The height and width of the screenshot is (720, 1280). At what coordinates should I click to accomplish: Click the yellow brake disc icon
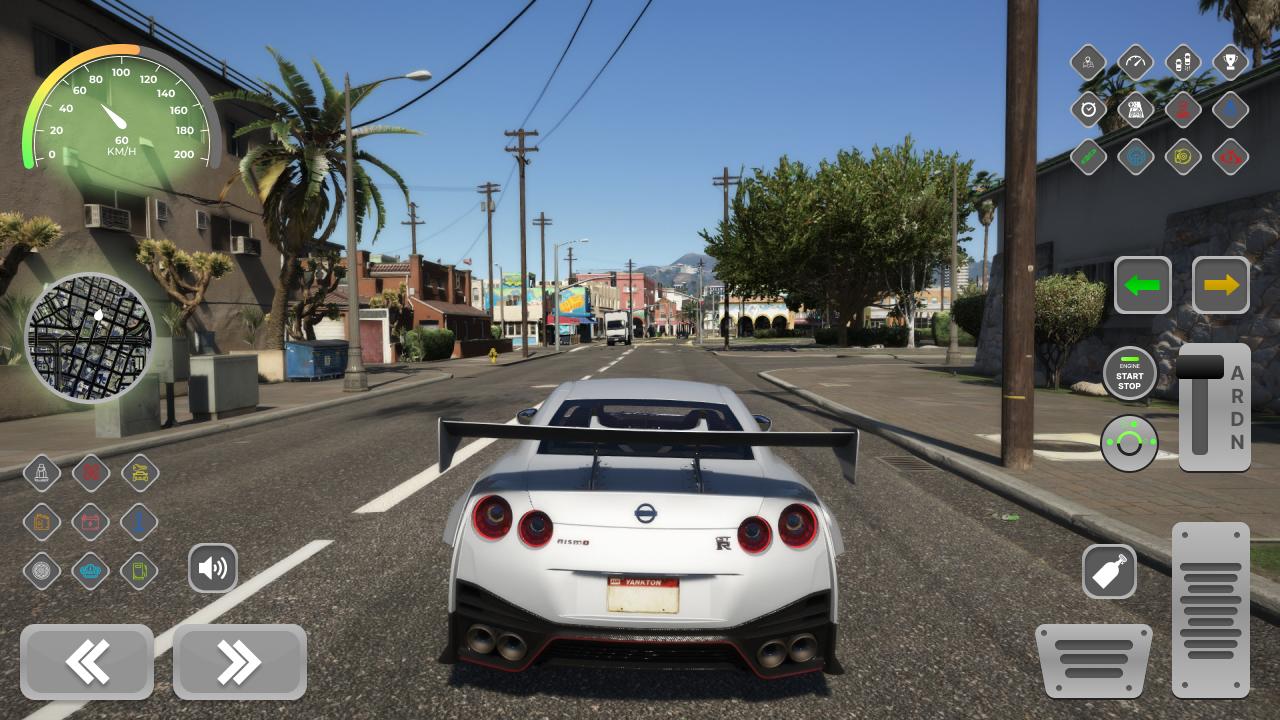[x=1182, y=157]
